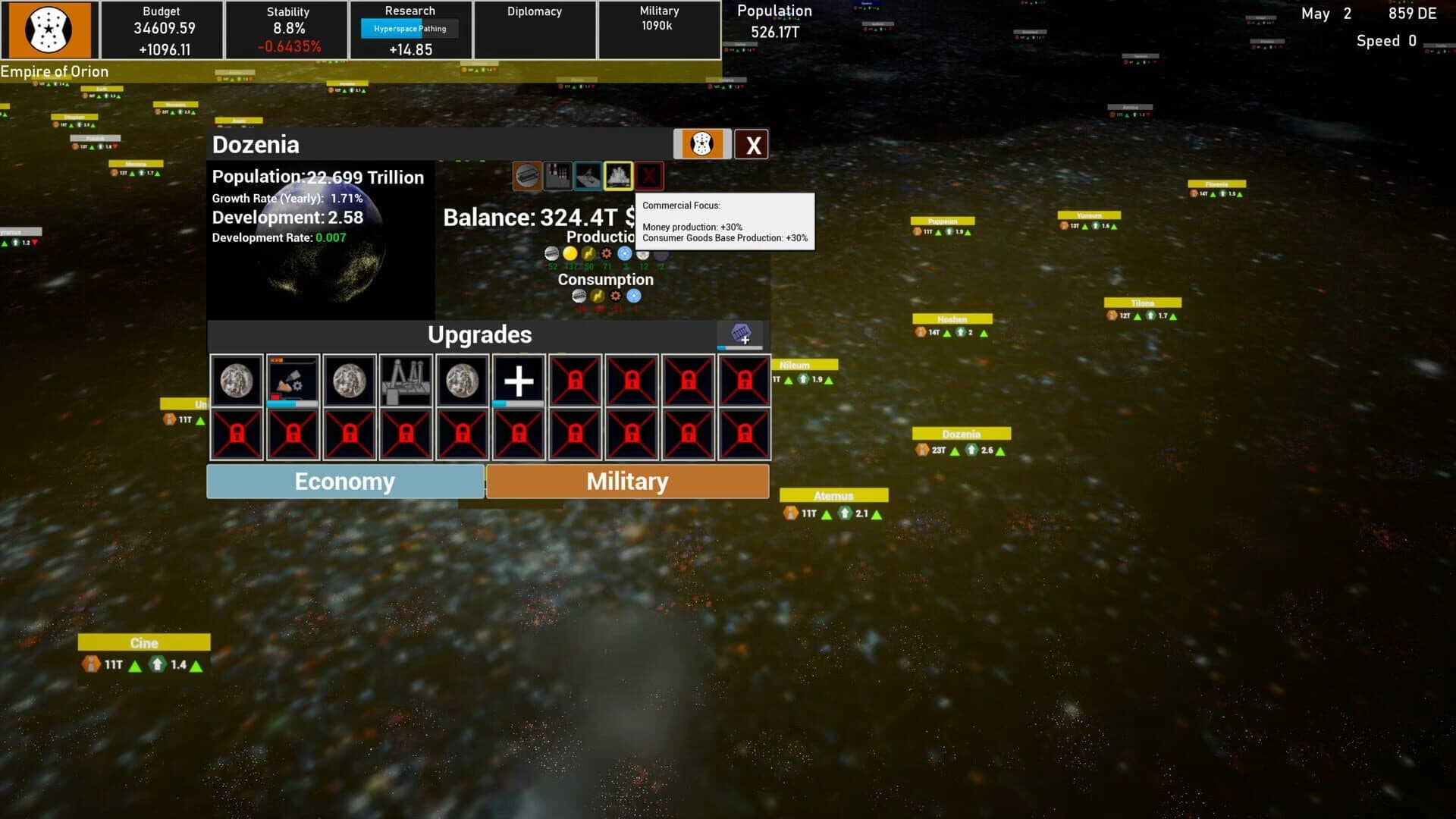Click the Empire of Orion emblem in top-left corner
This screenshot has width=1456, height=819.
coord(49,31)
